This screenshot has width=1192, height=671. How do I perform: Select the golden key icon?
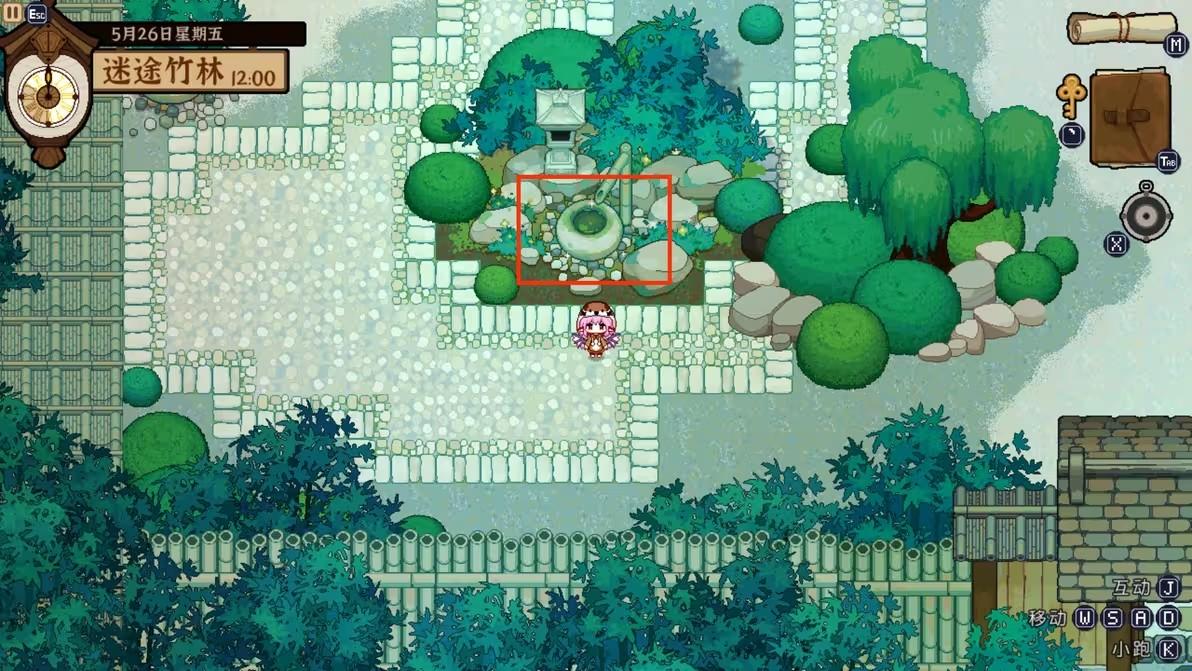[x=1071, y=98]
